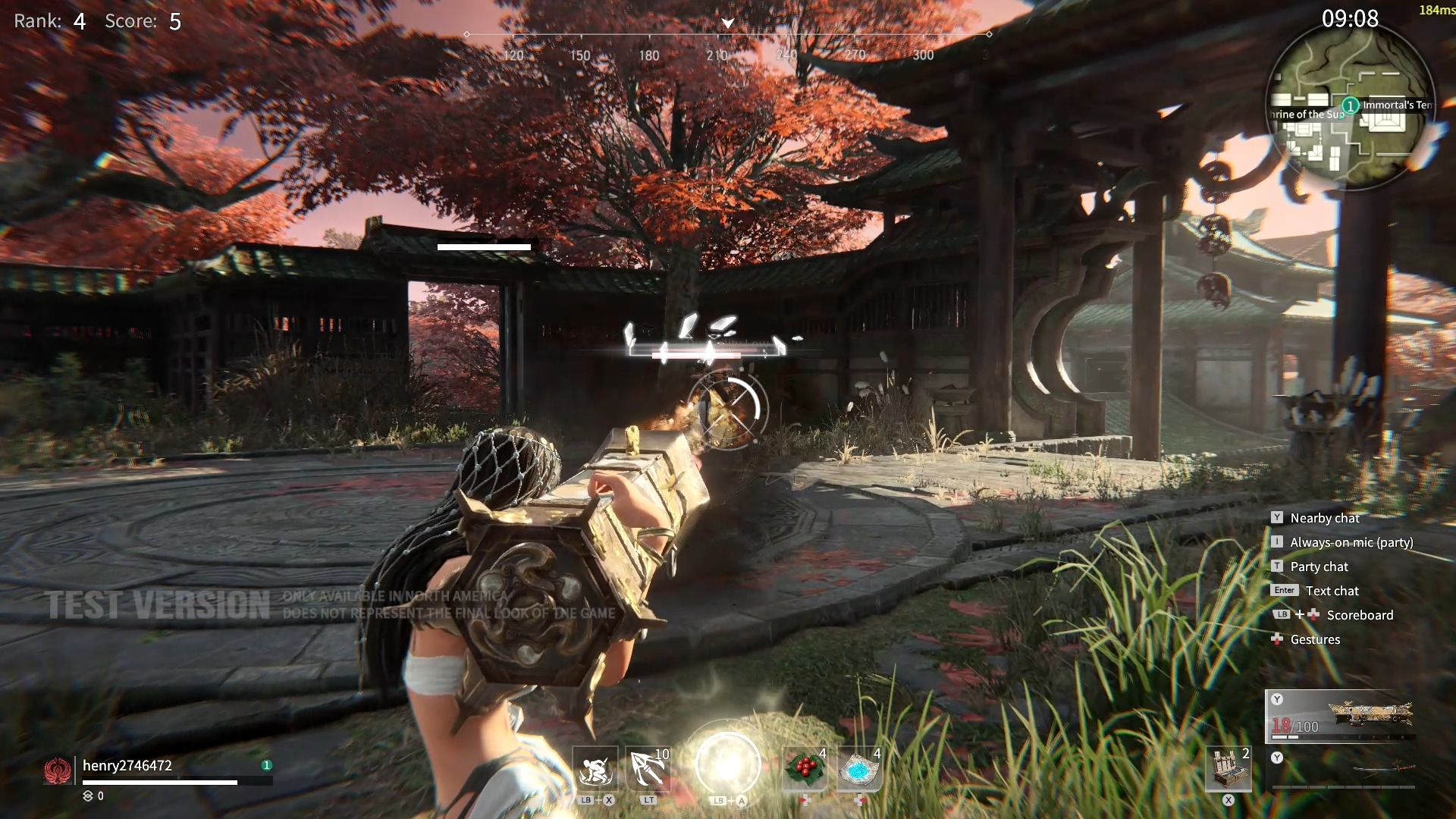Toggle Always-on mic (party)

point(1351,542)
